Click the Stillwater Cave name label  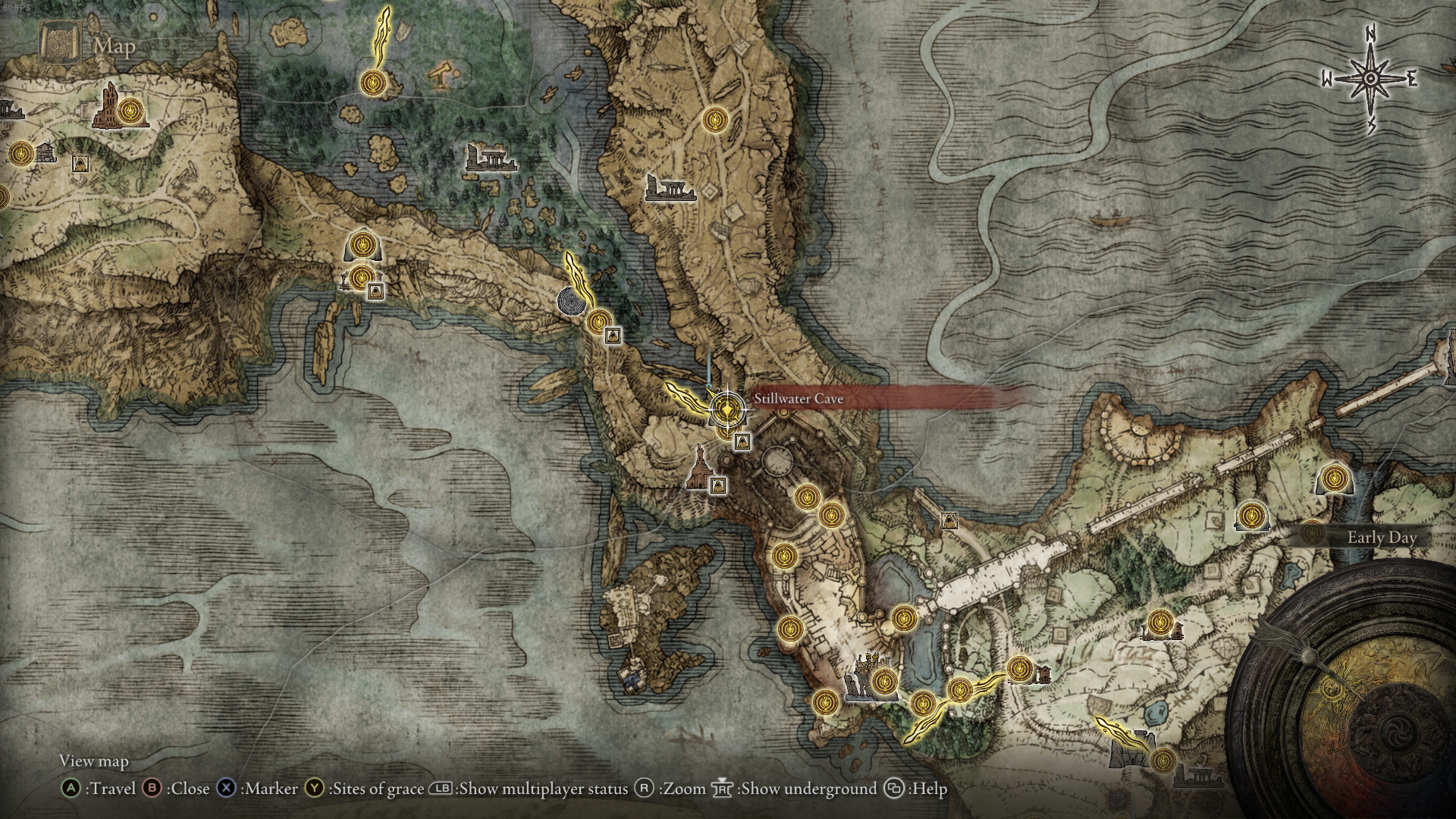tap(799, 397)
